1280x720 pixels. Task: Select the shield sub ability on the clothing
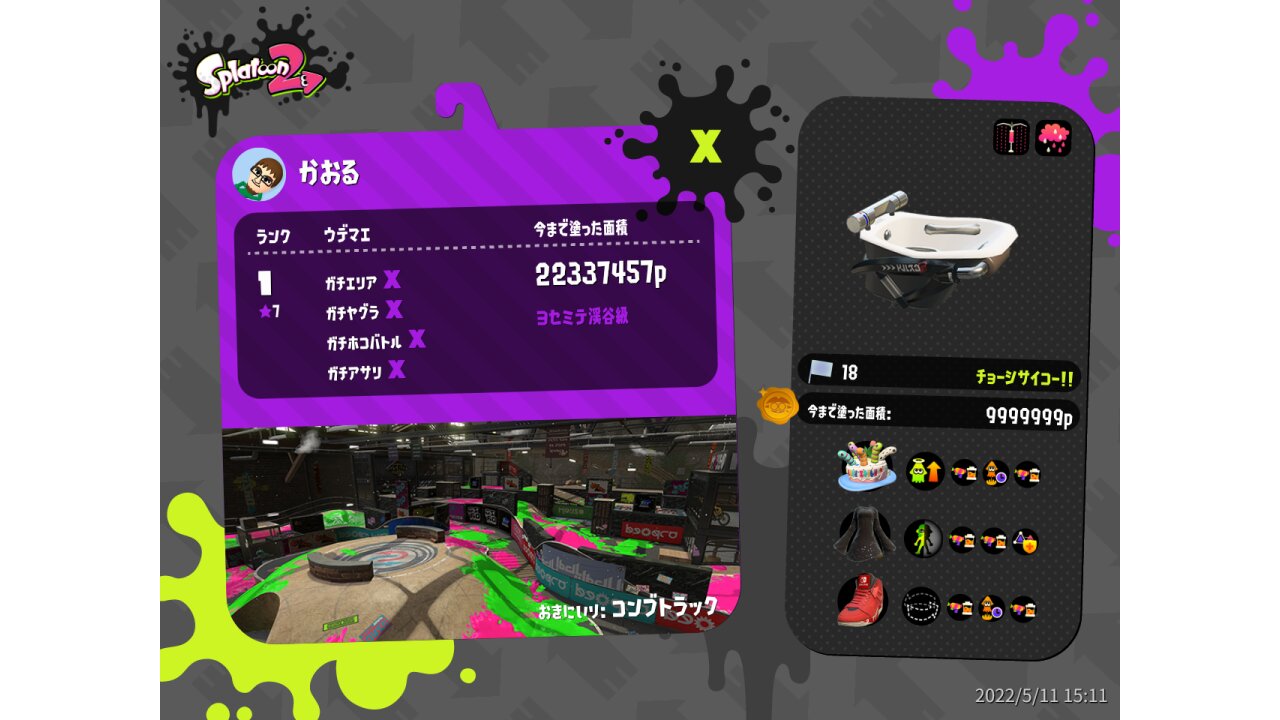click(x=1025, y=541)
